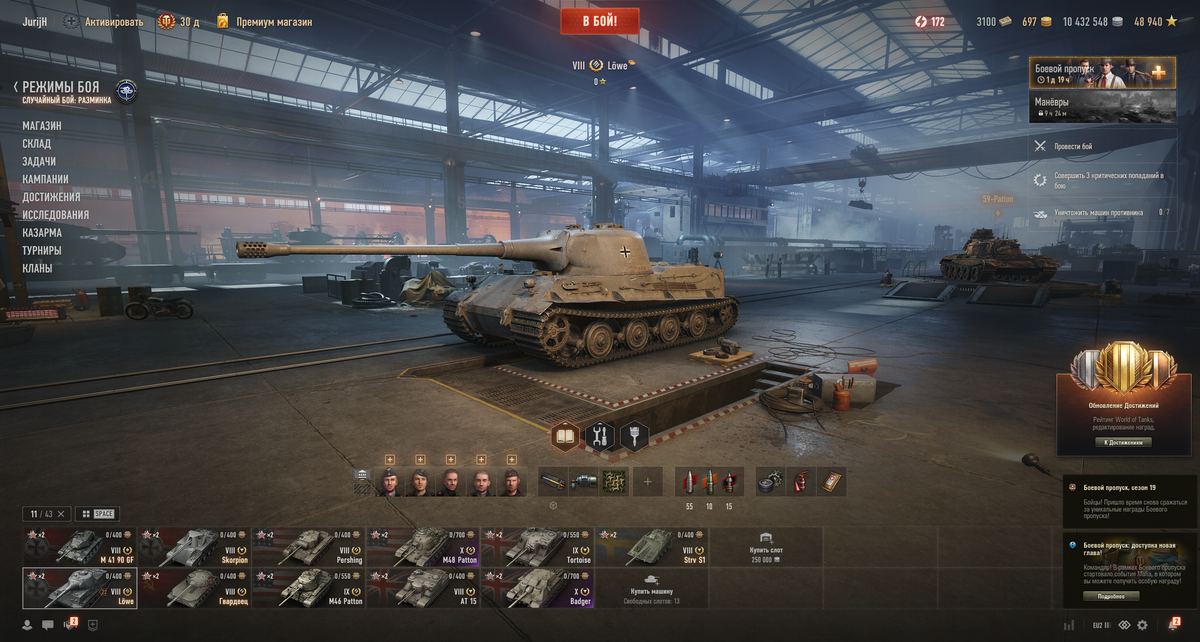
Task: Select the fire extinguisher consumable slot
Action: [x=801, y=482]
